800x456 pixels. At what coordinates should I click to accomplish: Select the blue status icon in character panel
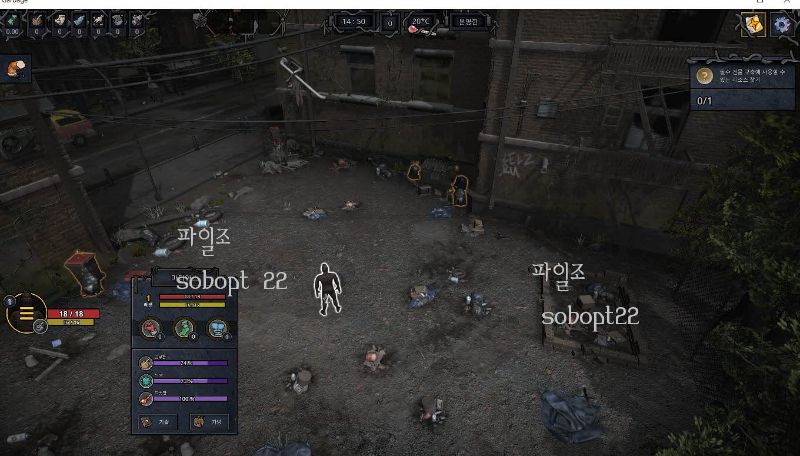click(217, 328)
